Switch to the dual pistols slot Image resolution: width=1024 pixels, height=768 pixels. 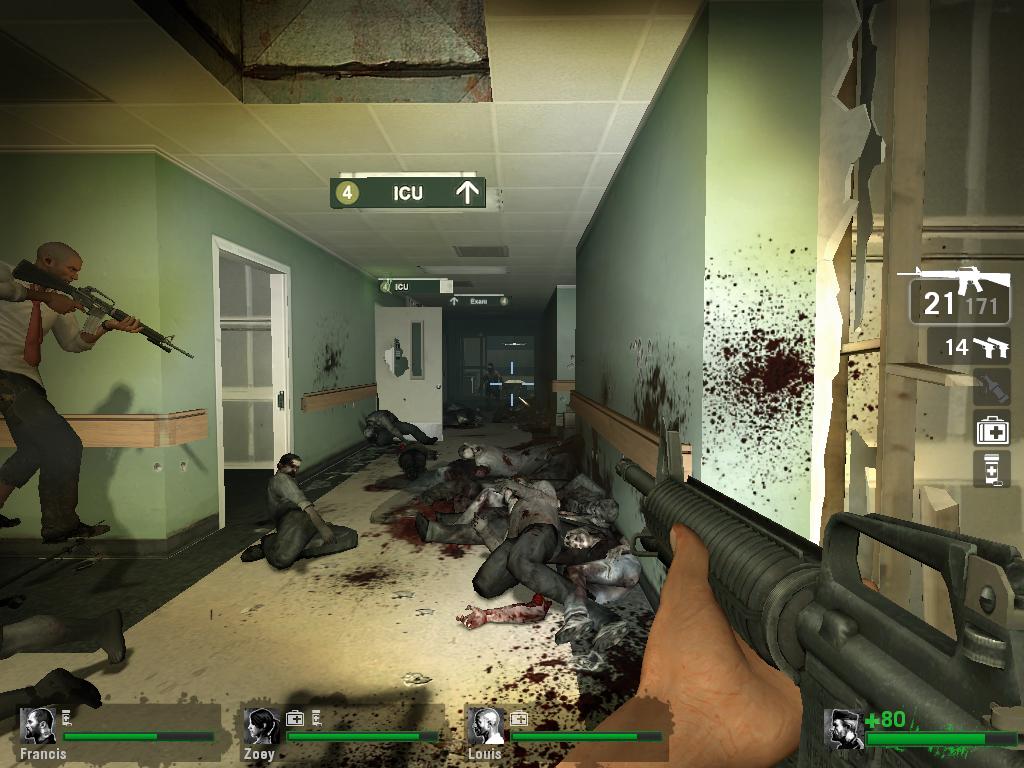[968, 347]
